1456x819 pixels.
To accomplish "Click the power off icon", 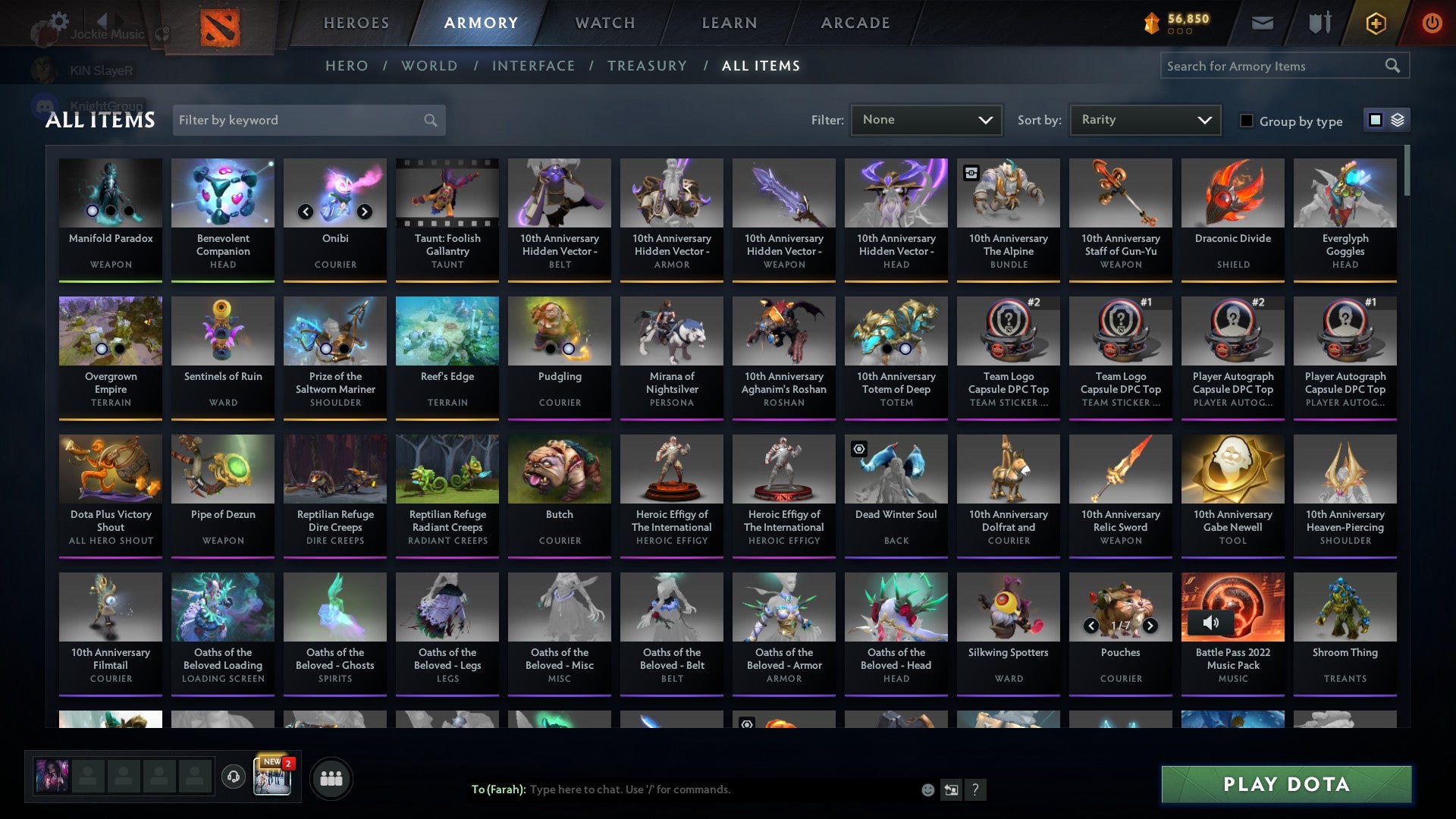I will (1432, 23).
